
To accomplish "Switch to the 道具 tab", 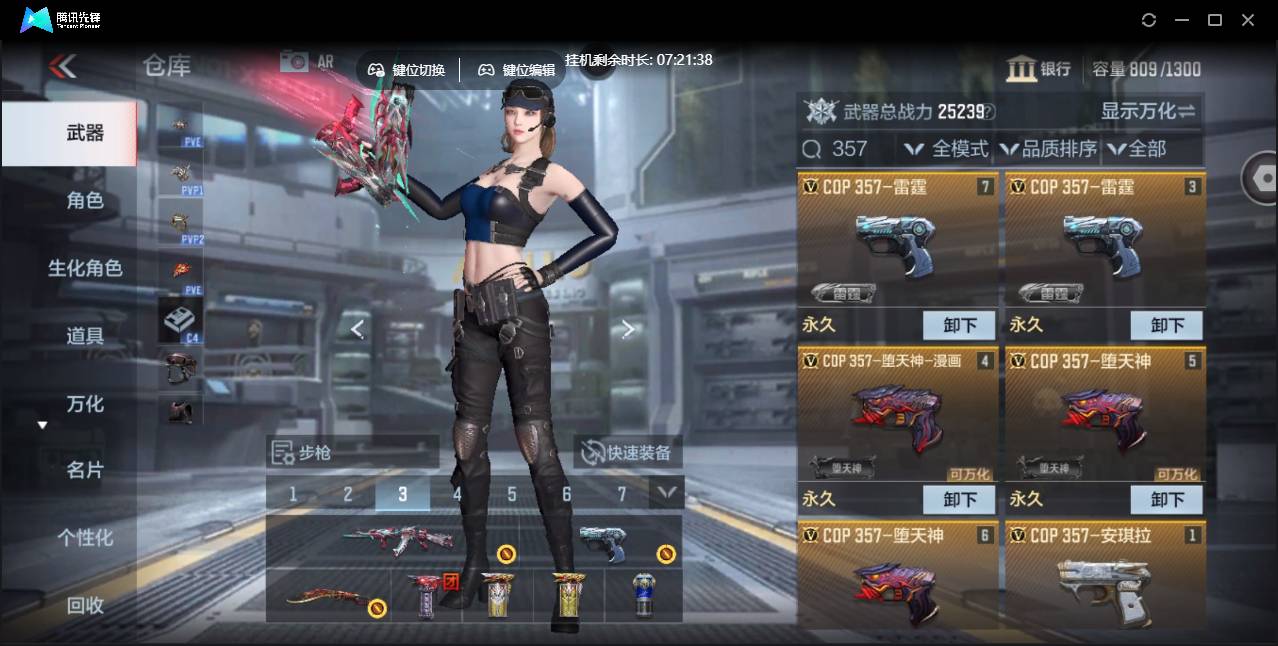I will [85, 336].
